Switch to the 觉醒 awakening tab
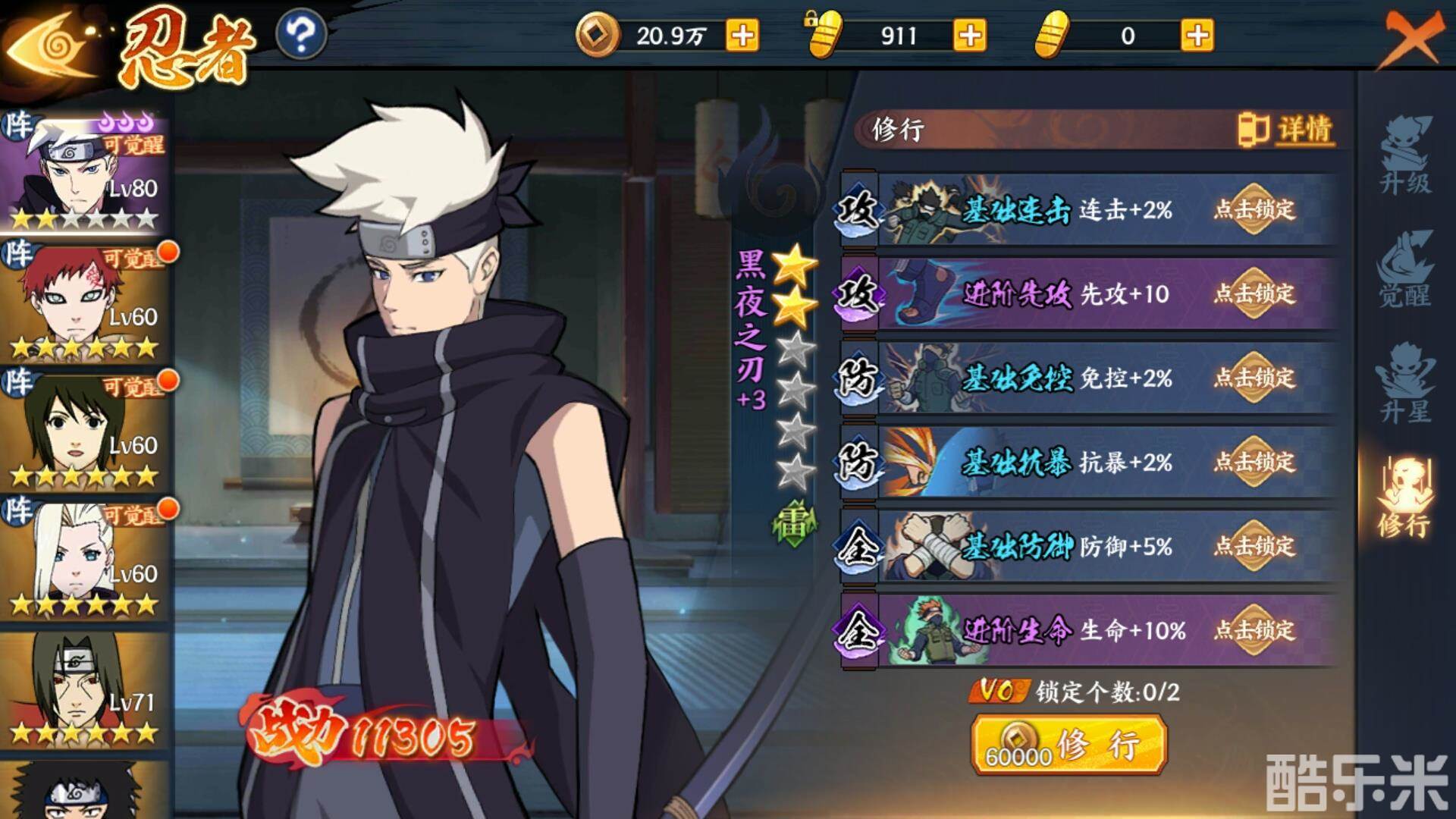Screen dimensions: 1456x819 [x=1405, y=271]
